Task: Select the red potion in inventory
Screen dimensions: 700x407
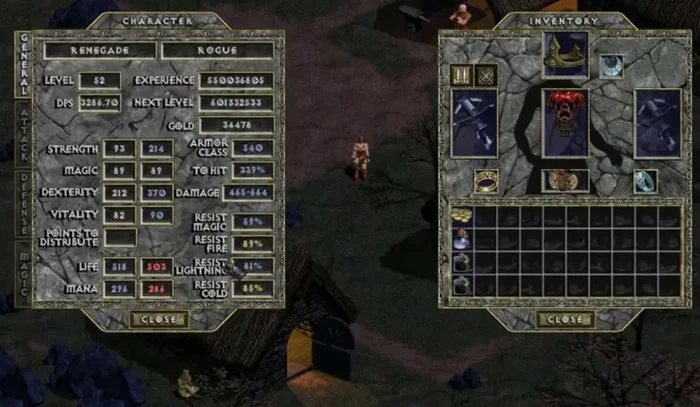Action: point(462,239)
